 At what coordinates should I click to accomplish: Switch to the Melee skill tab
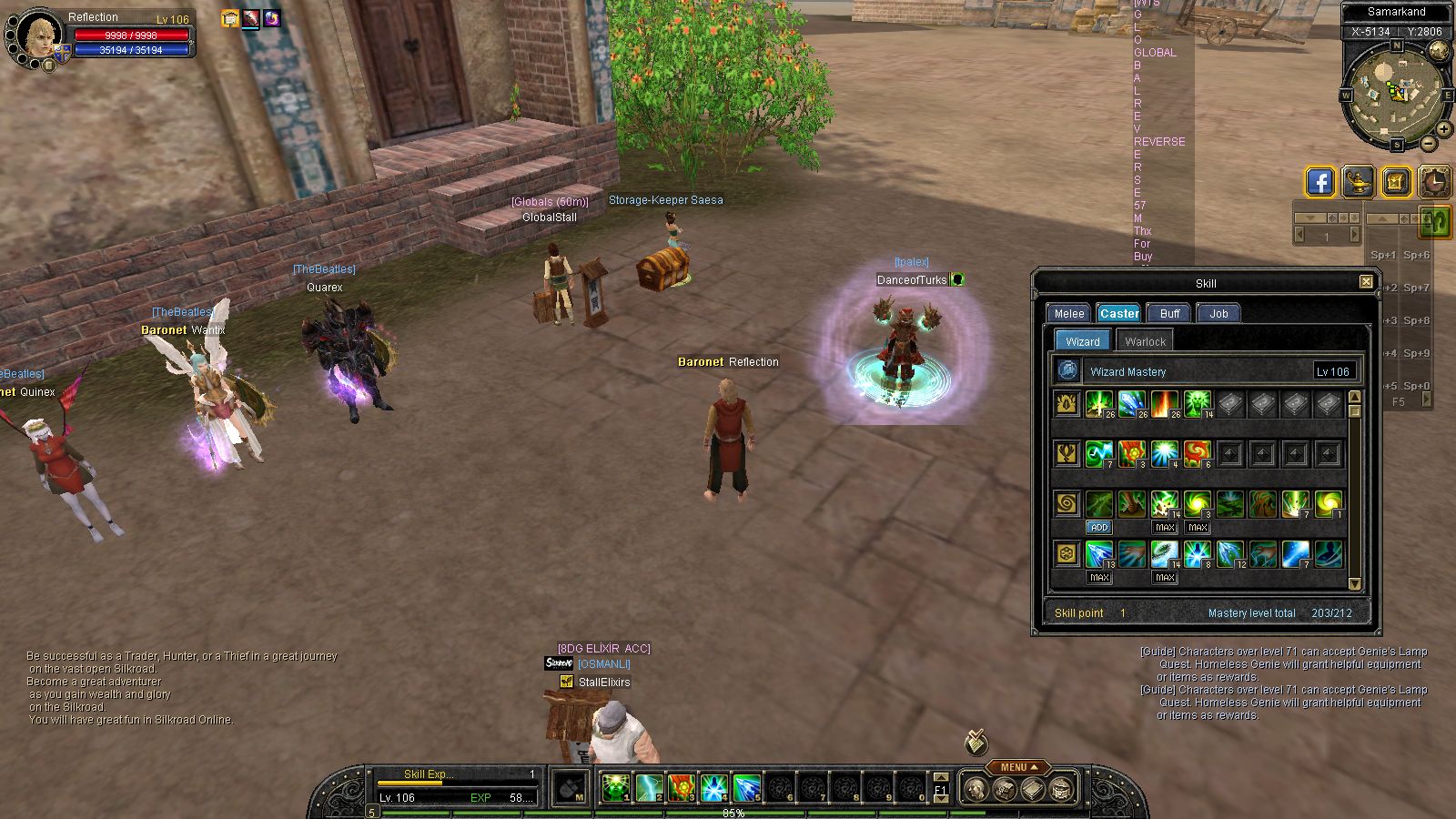click(1068, 313)
